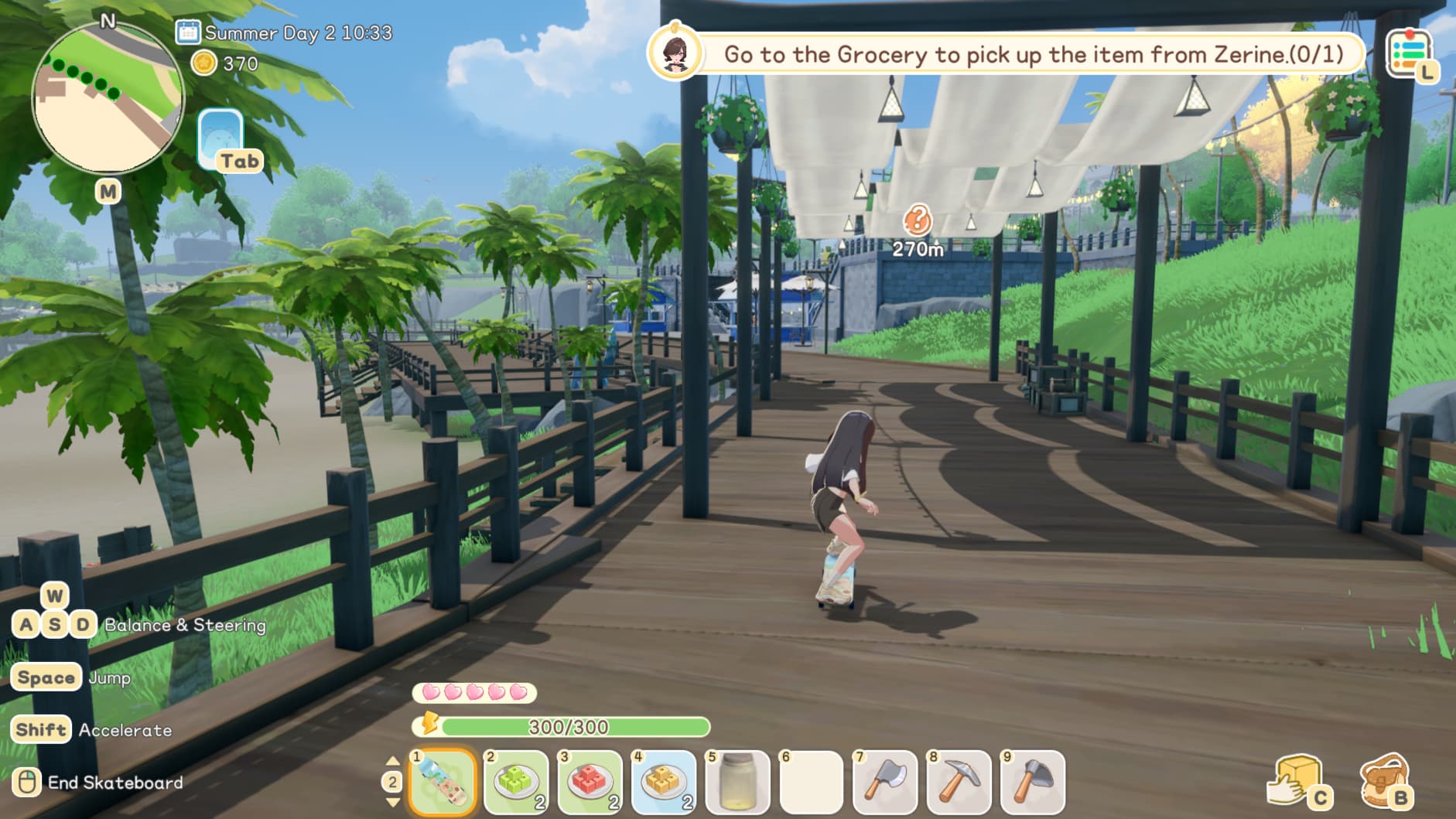Open the blue phone icon labeled Tab

pyautogui.click(x=220, y=138)
